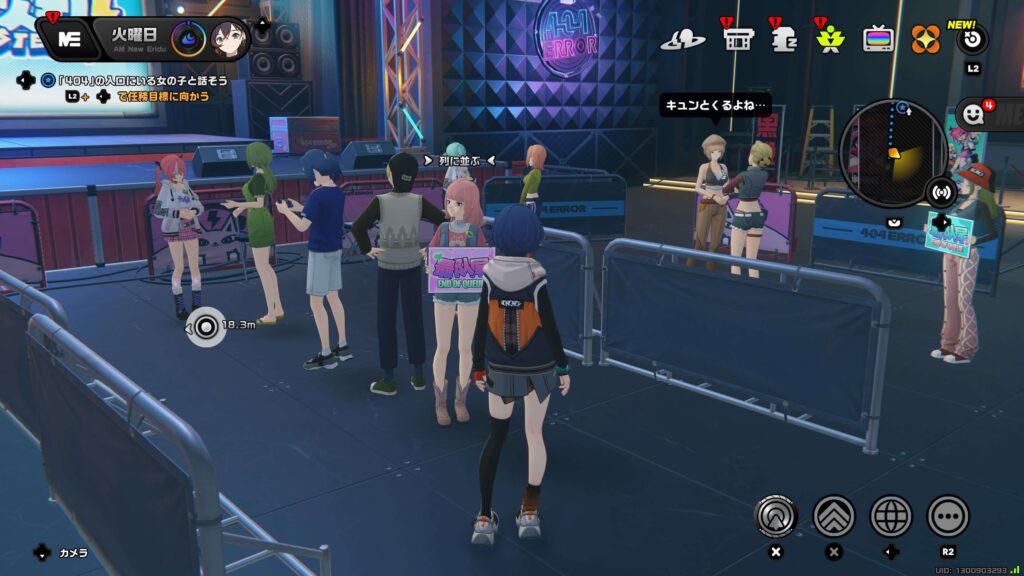Activate the single-arrow circle action button
Screen dimensions: 1024x576
click(775, 516)
